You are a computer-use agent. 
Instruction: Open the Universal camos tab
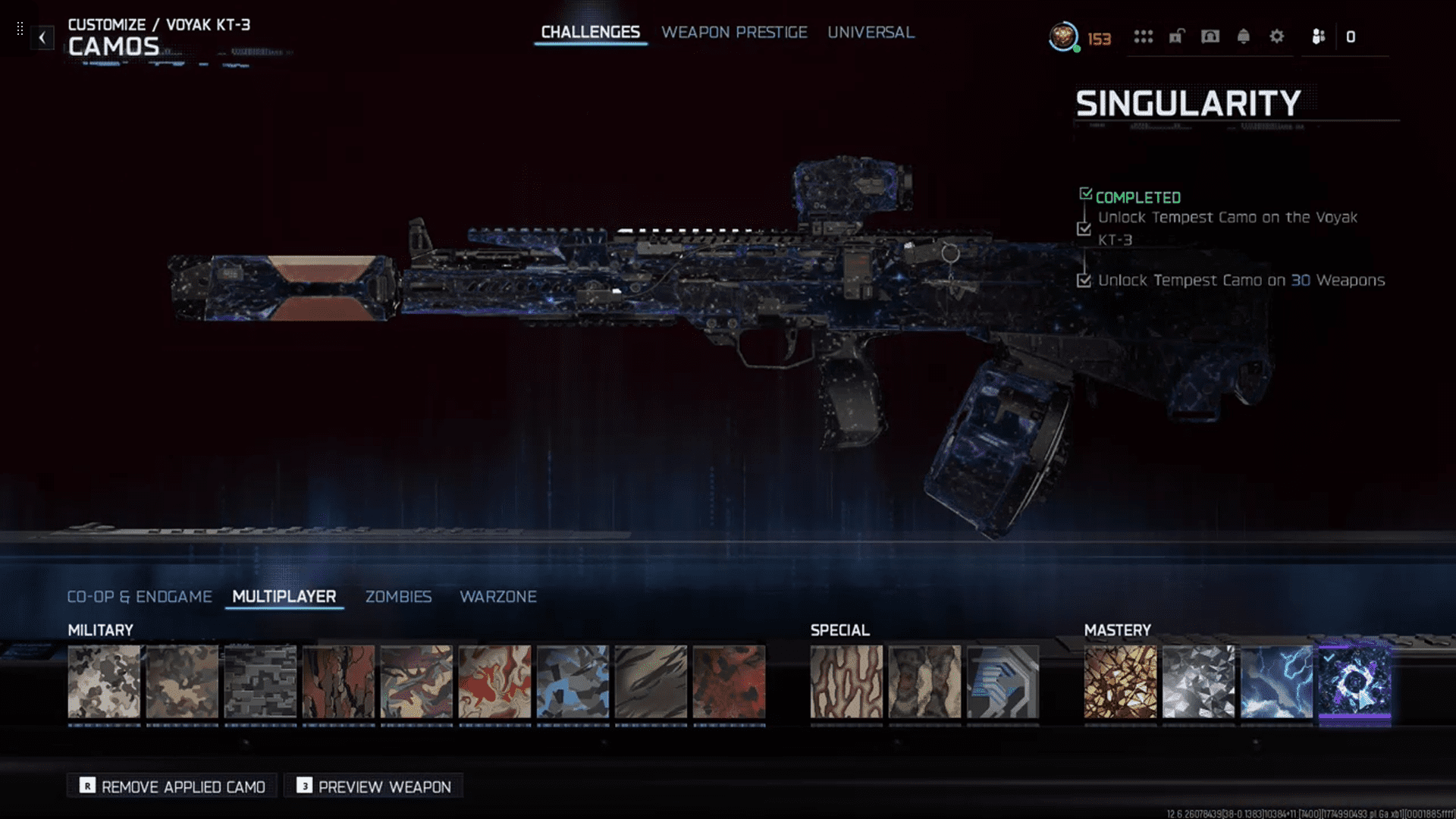(871, 33)
